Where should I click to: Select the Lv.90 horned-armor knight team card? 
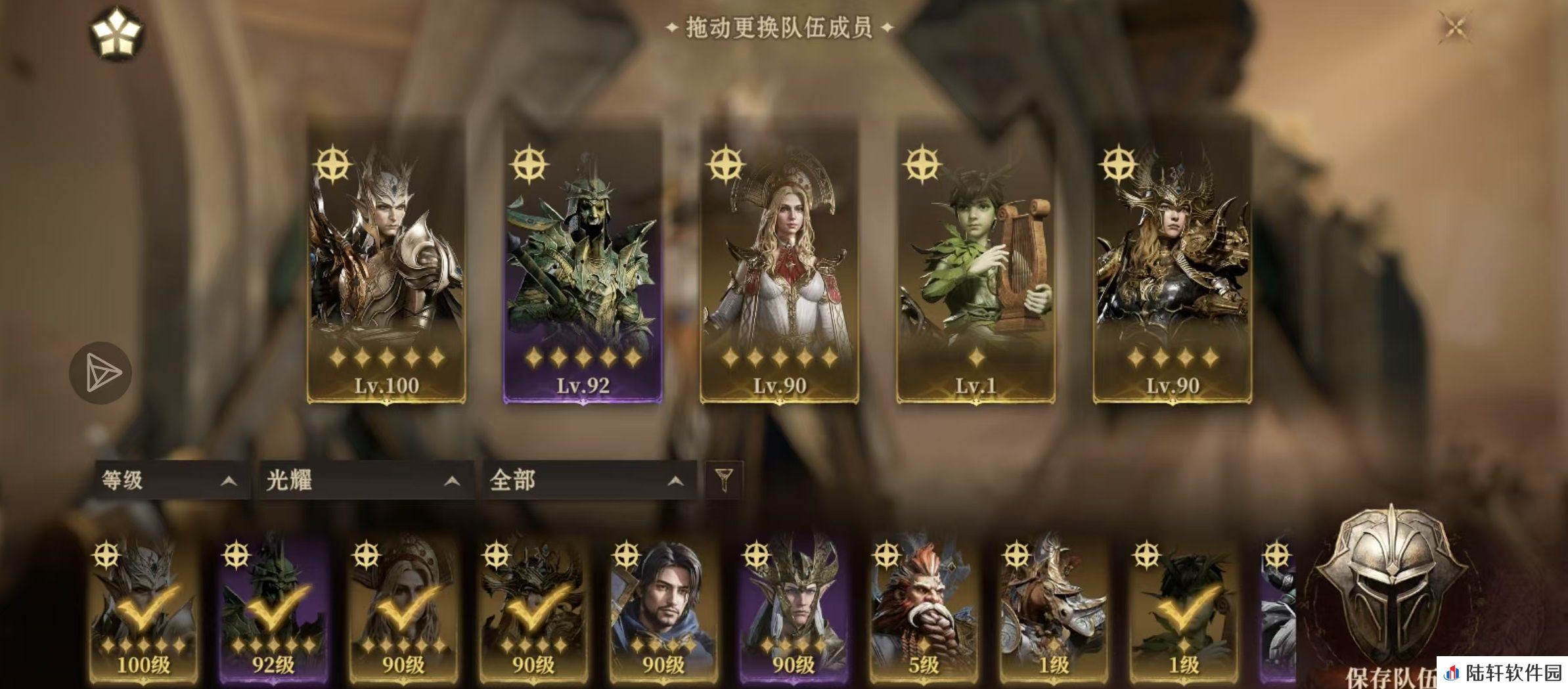(1172, 263)
